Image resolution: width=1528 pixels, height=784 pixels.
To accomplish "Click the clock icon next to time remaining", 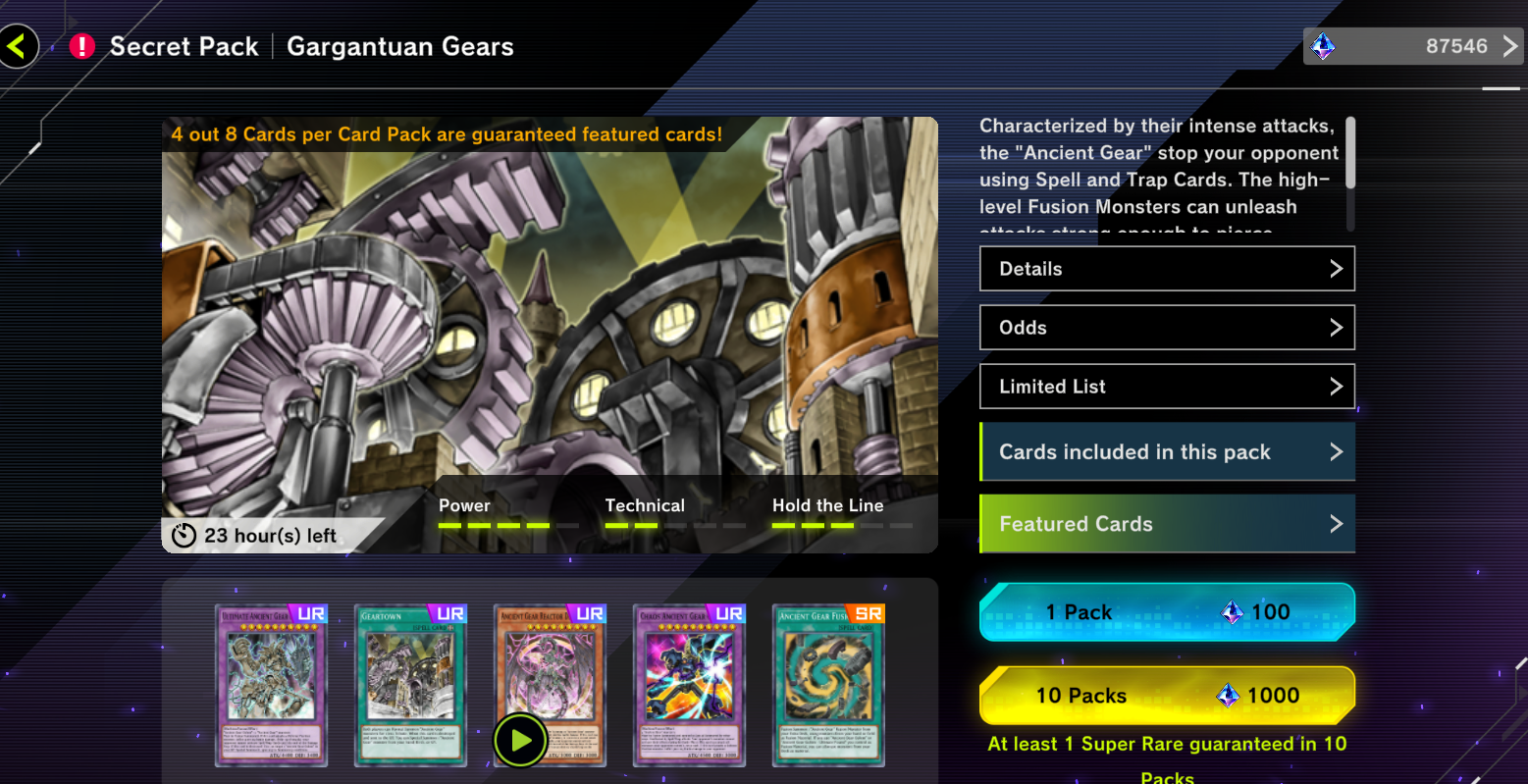I will [x=184, y=536].
